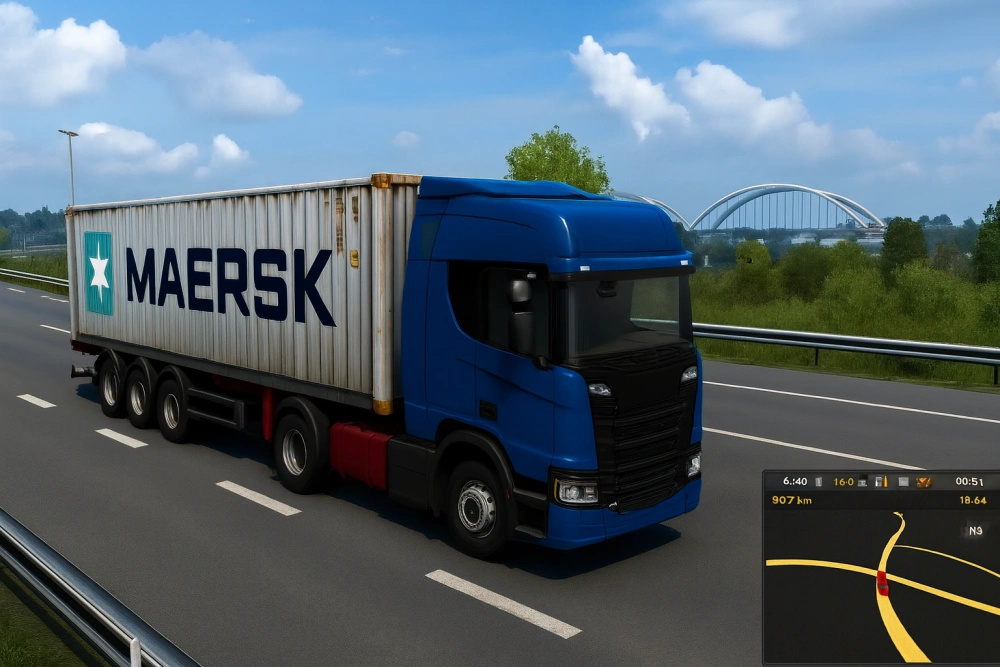Click the route advisor GPS map
Viewport: 1000px width, 667px height.
click(x=880, y=590)
